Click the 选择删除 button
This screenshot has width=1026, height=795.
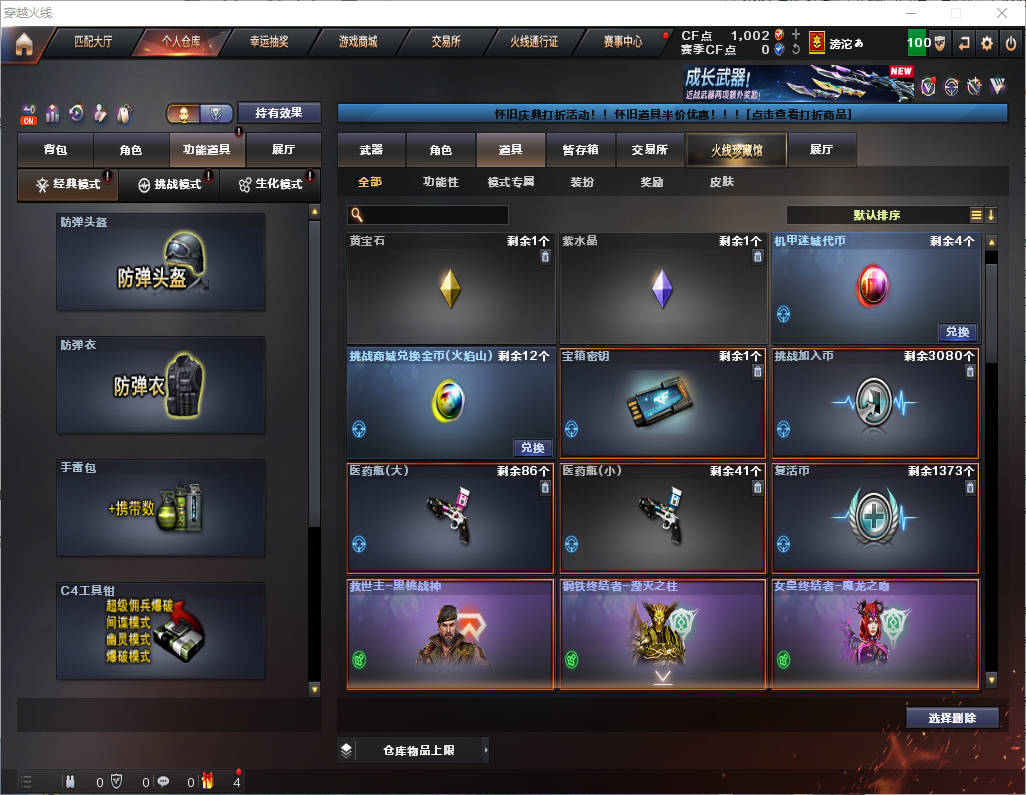(952, 718)
